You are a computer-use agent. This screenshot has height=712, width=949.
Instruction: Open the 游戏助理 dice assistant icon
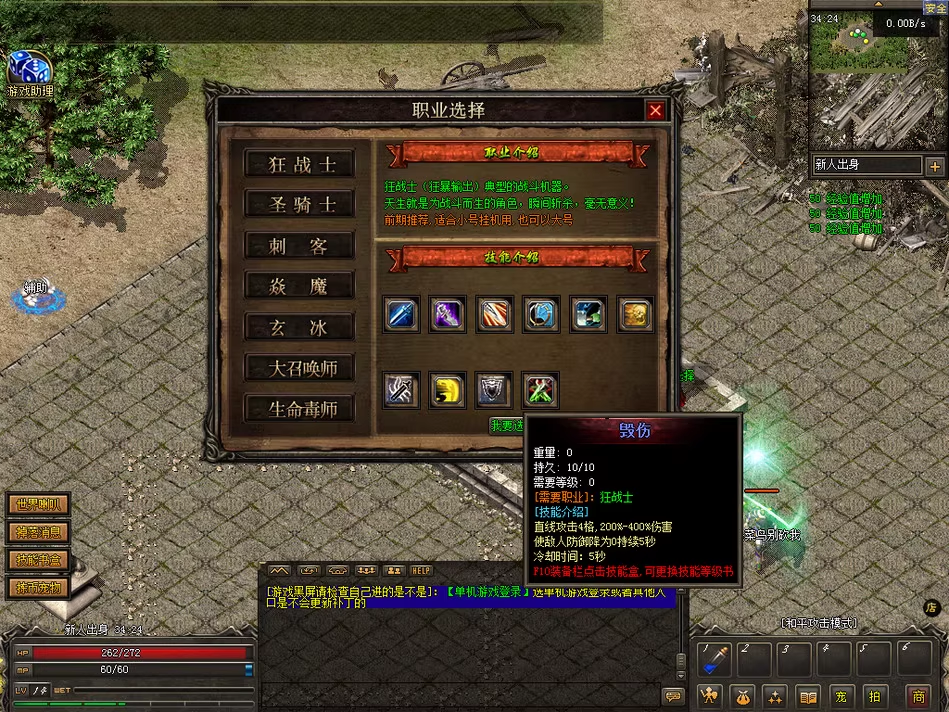pos(29,69)
